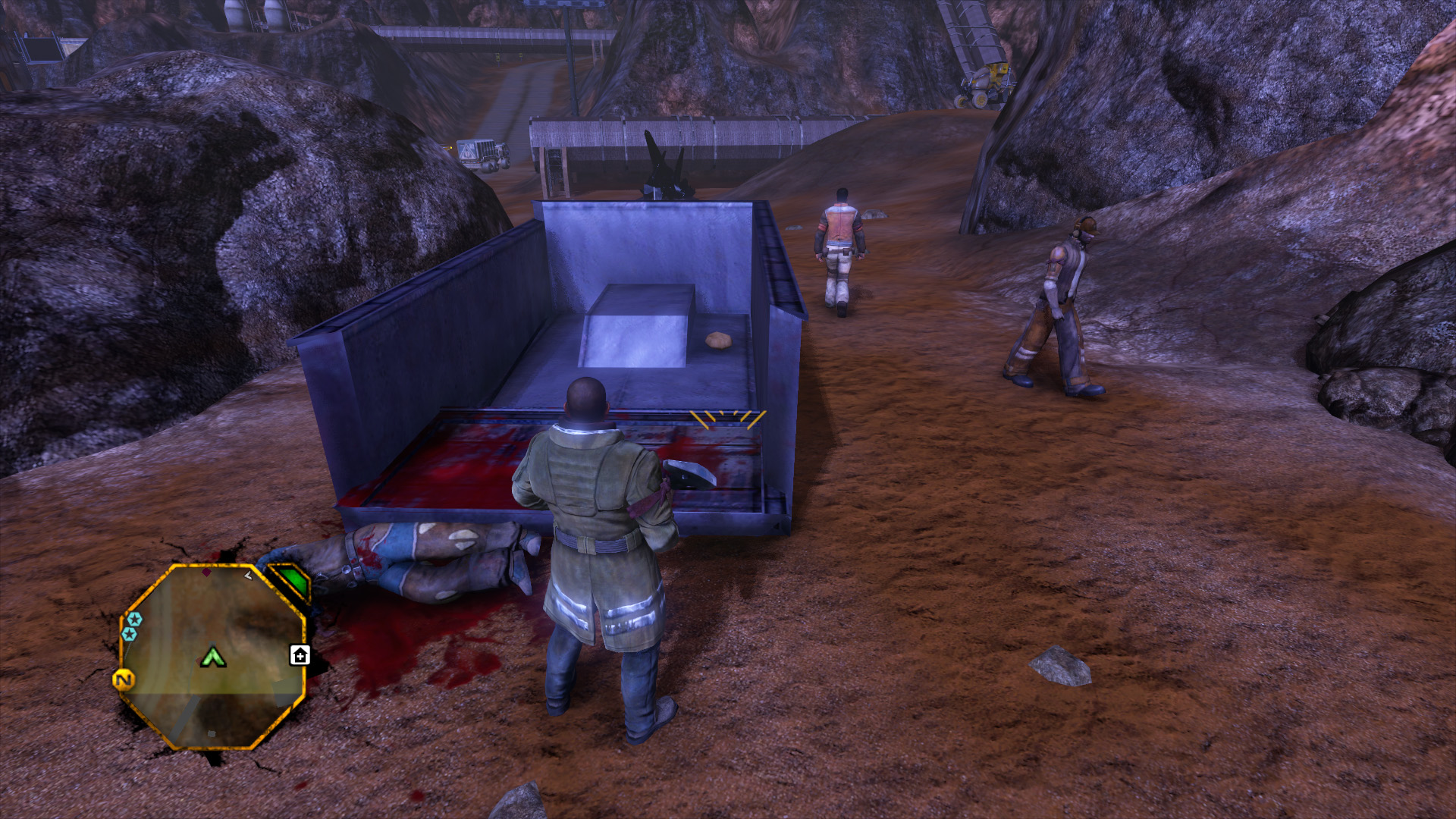Select the small white arrow minimap marker

(x=248, y=576)
